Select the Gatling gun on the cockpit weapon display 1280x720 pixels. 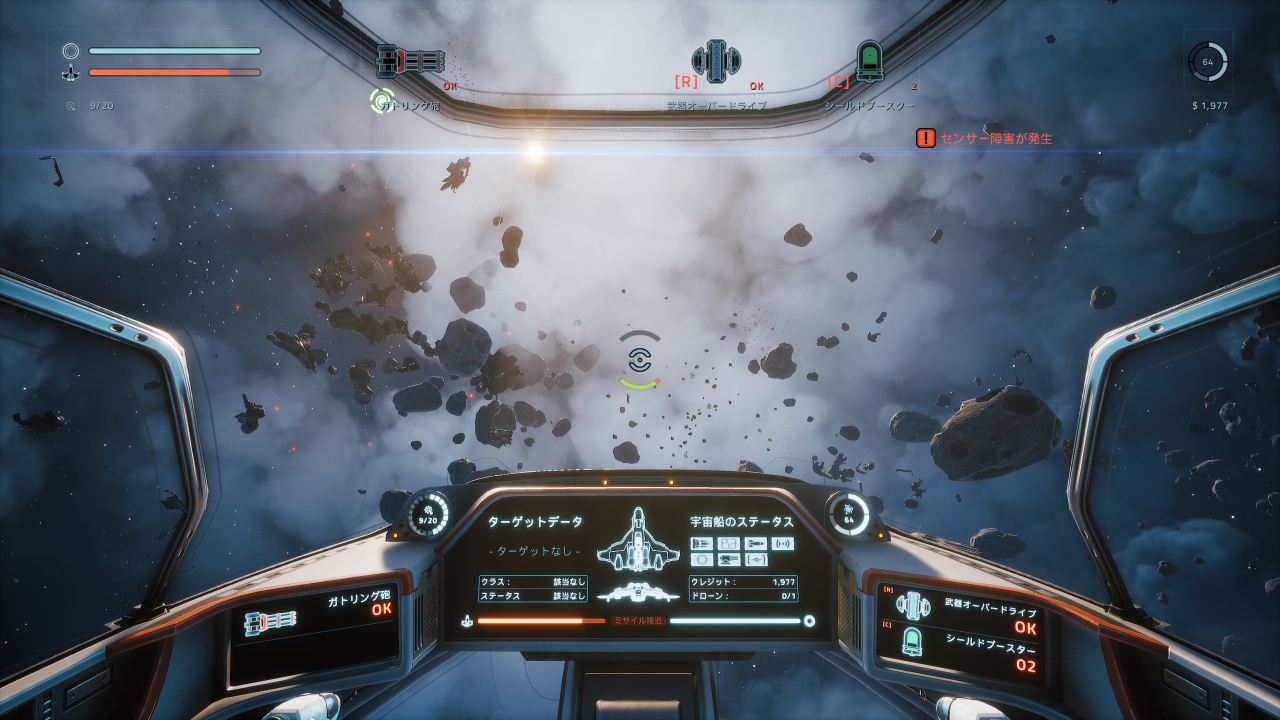point(270,622)
